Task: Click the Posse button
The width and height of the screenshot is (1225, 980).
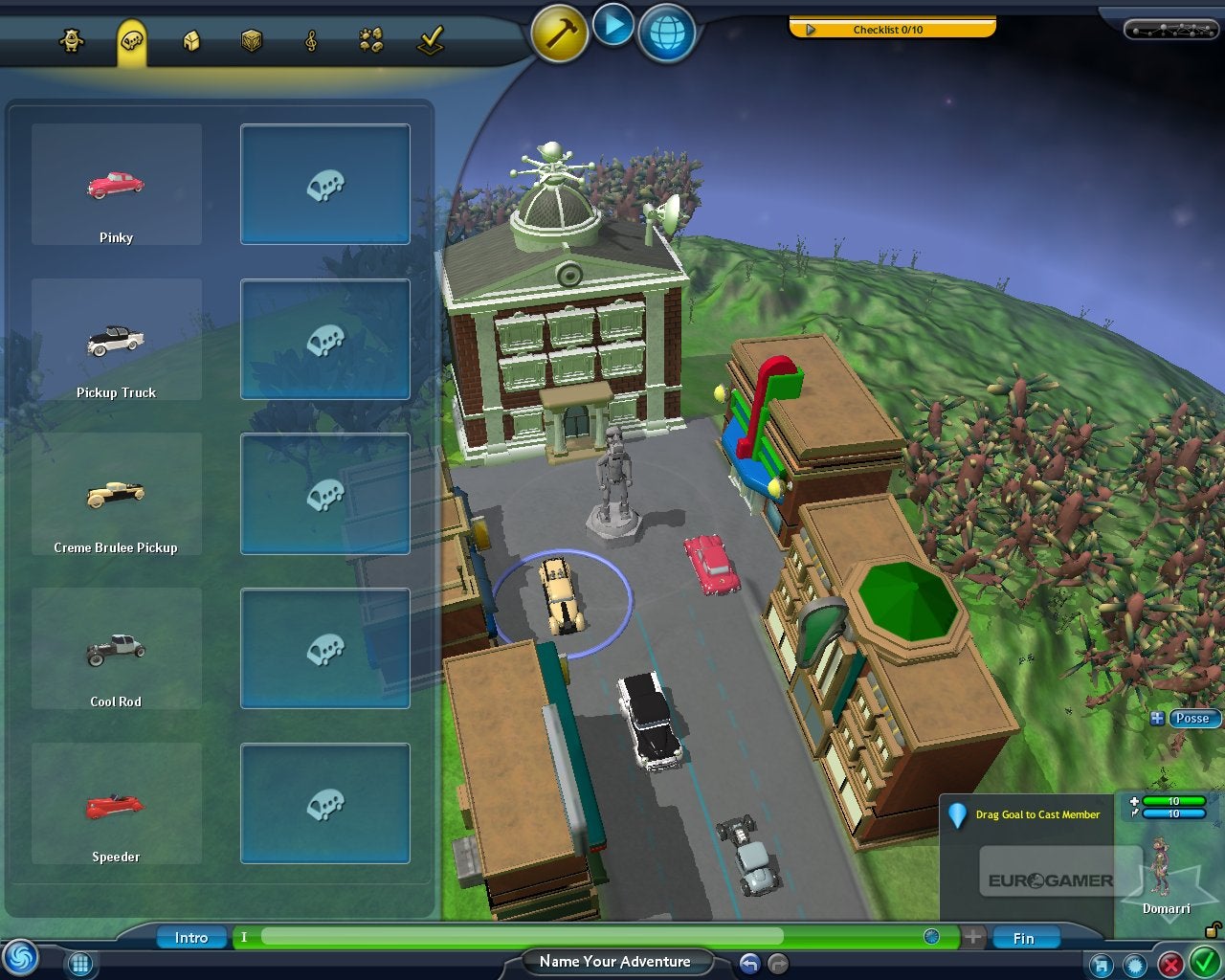Action: (x=1192, y=718)
